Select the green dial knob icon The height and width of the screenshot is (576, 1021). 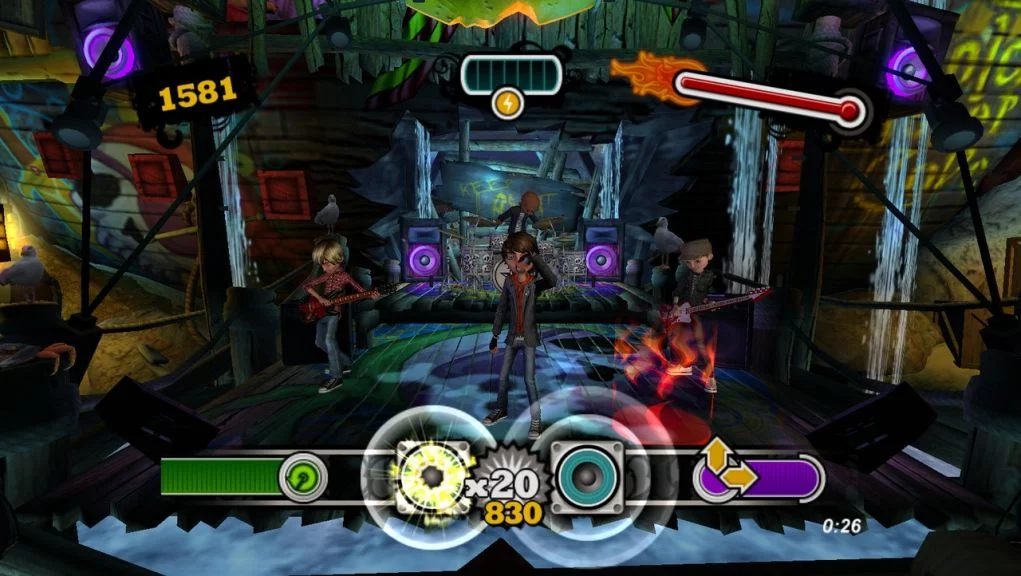tap(302, 476)
